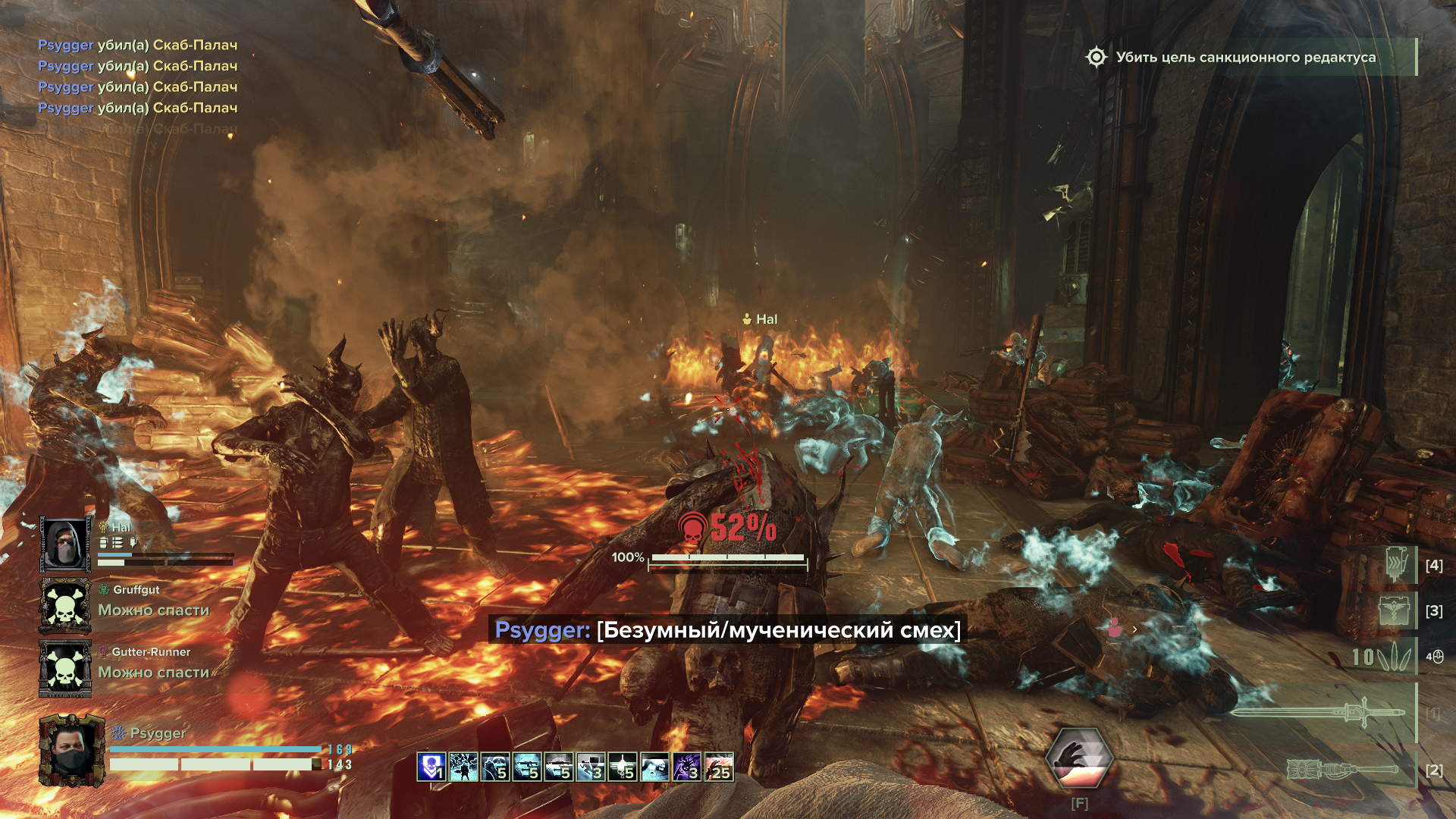
Task: Click the fist and skull buff icon
Action: coord(494,767)
